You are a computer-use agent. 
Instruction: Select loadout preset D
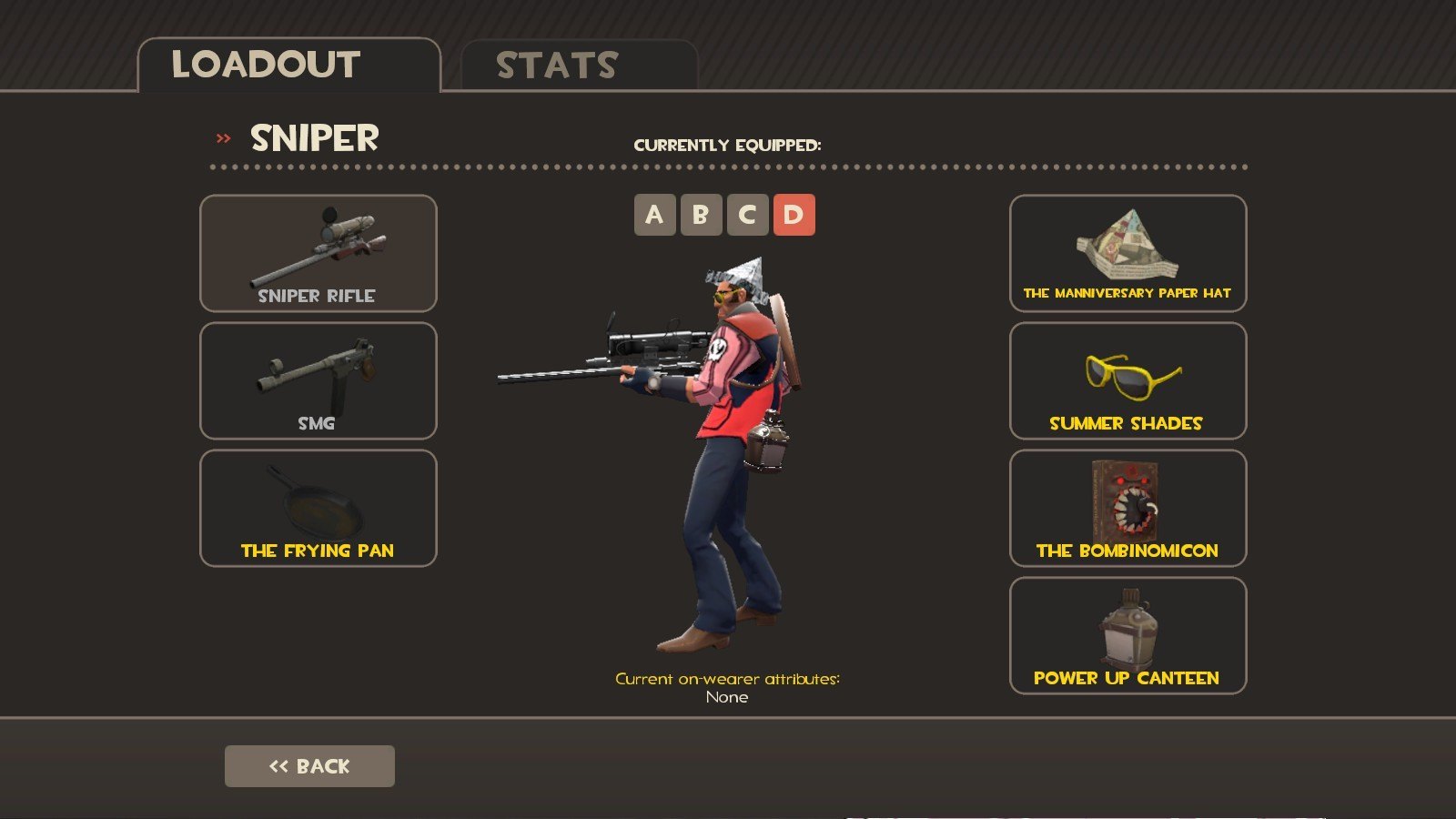[794, 215]
